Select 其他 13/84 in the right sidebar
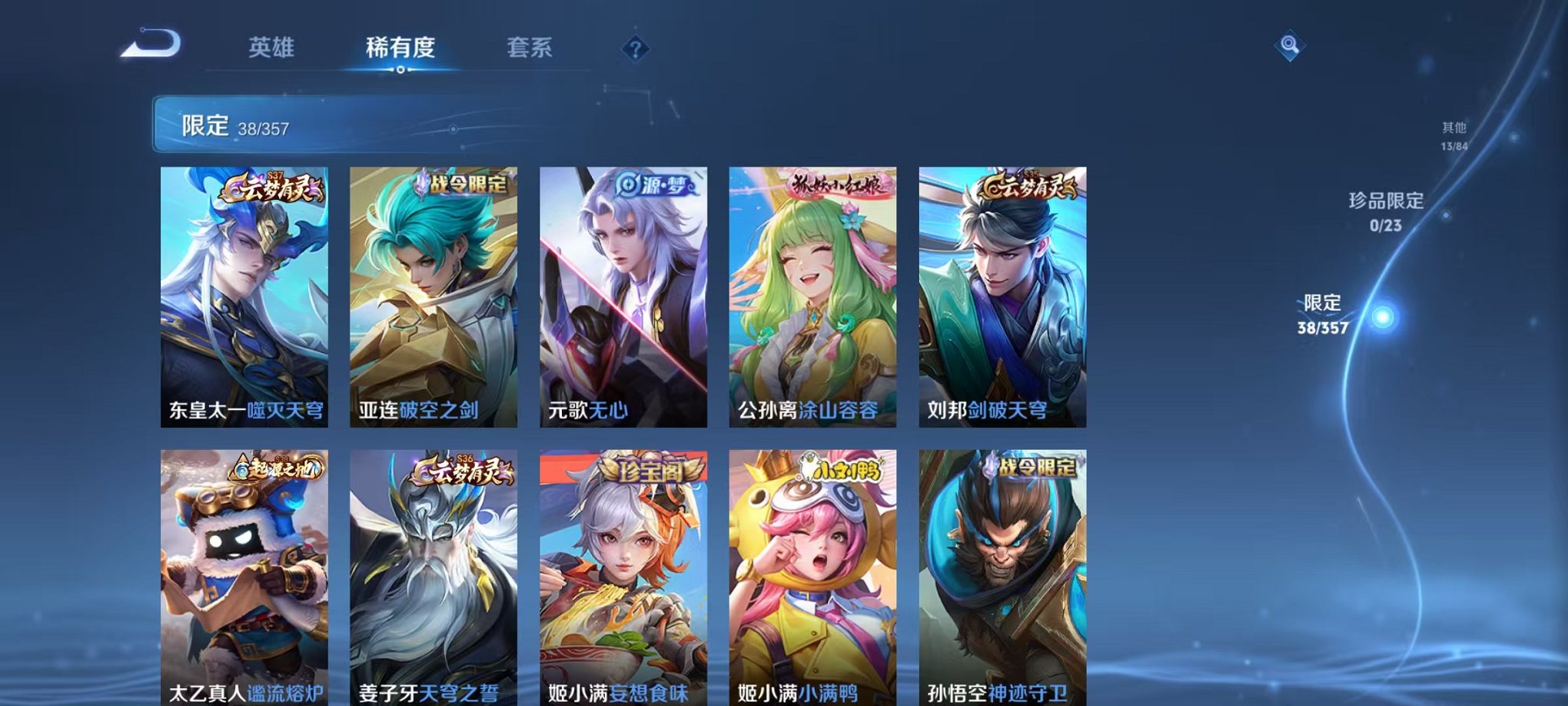The height and width of the screenshot is (706, 1568). click(x=1455, y=131)
